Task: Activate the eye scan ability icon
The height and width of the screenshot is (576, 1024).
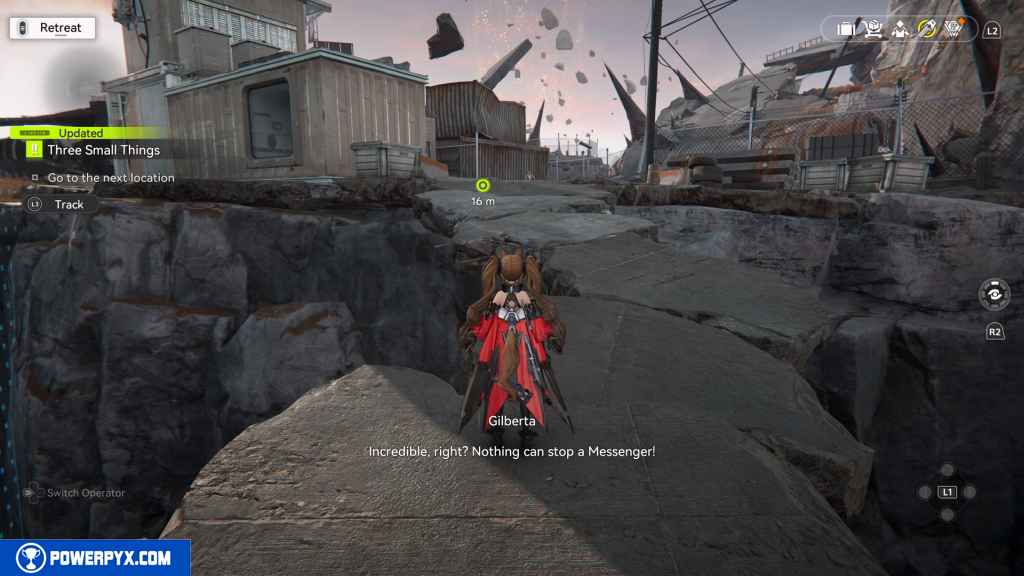Action: pyautogui.click(x=994, y=295)
